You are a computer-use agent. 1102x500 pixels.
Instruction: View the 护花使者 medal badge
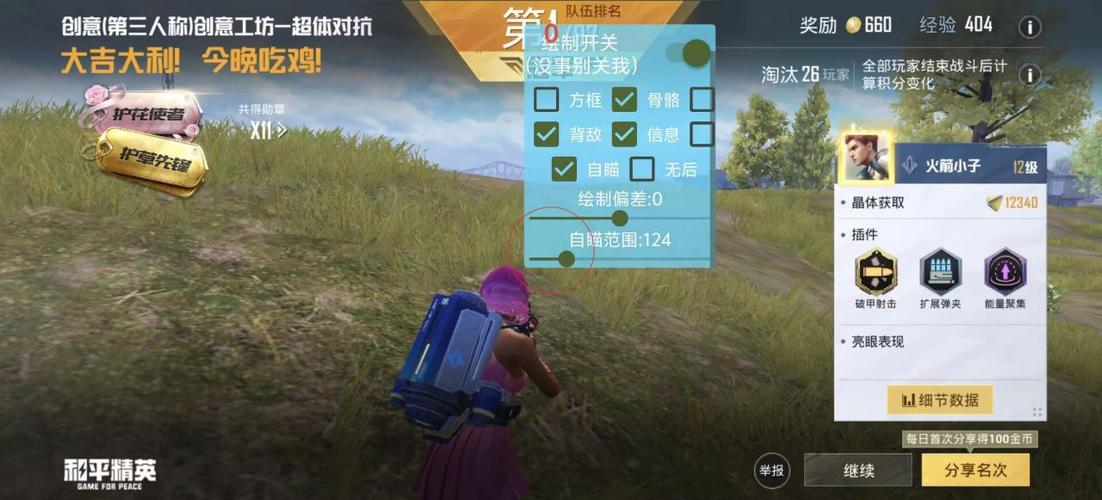143,112
